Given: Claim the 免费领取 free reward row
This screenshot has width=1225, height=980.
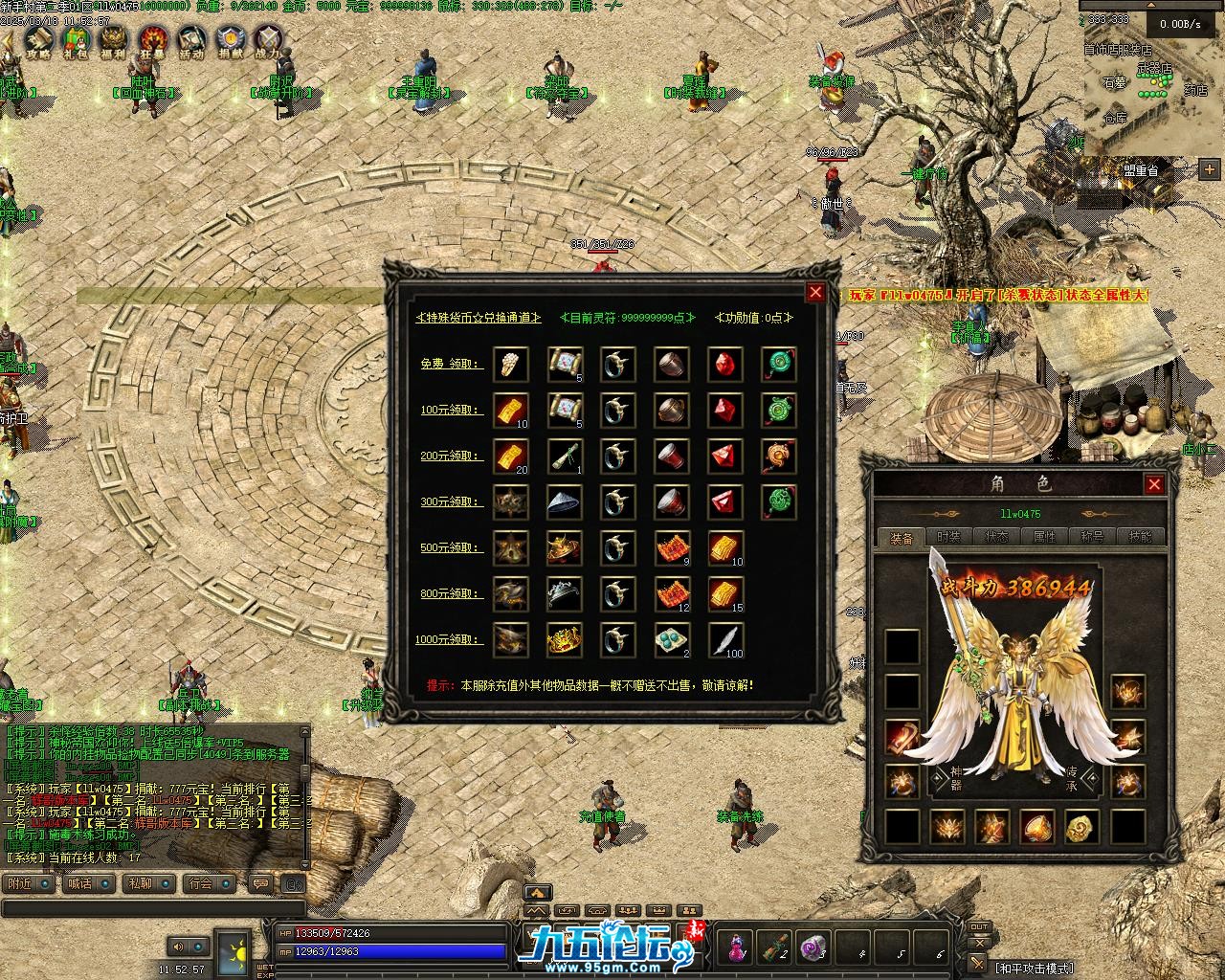Looking at the screenshot, I should (x=450, y=365).
